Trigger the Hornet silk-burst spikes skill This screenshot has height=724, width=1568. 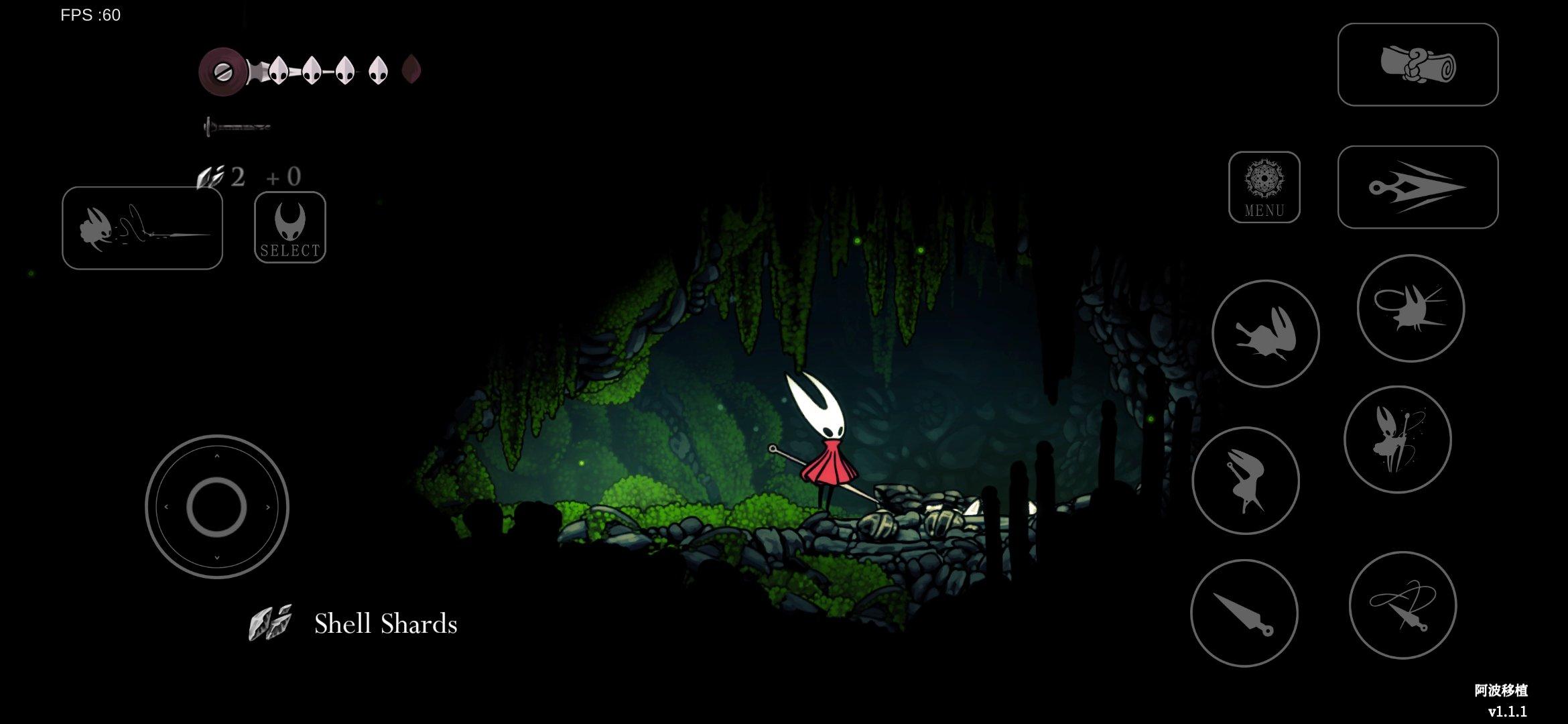pos(1411,308)
